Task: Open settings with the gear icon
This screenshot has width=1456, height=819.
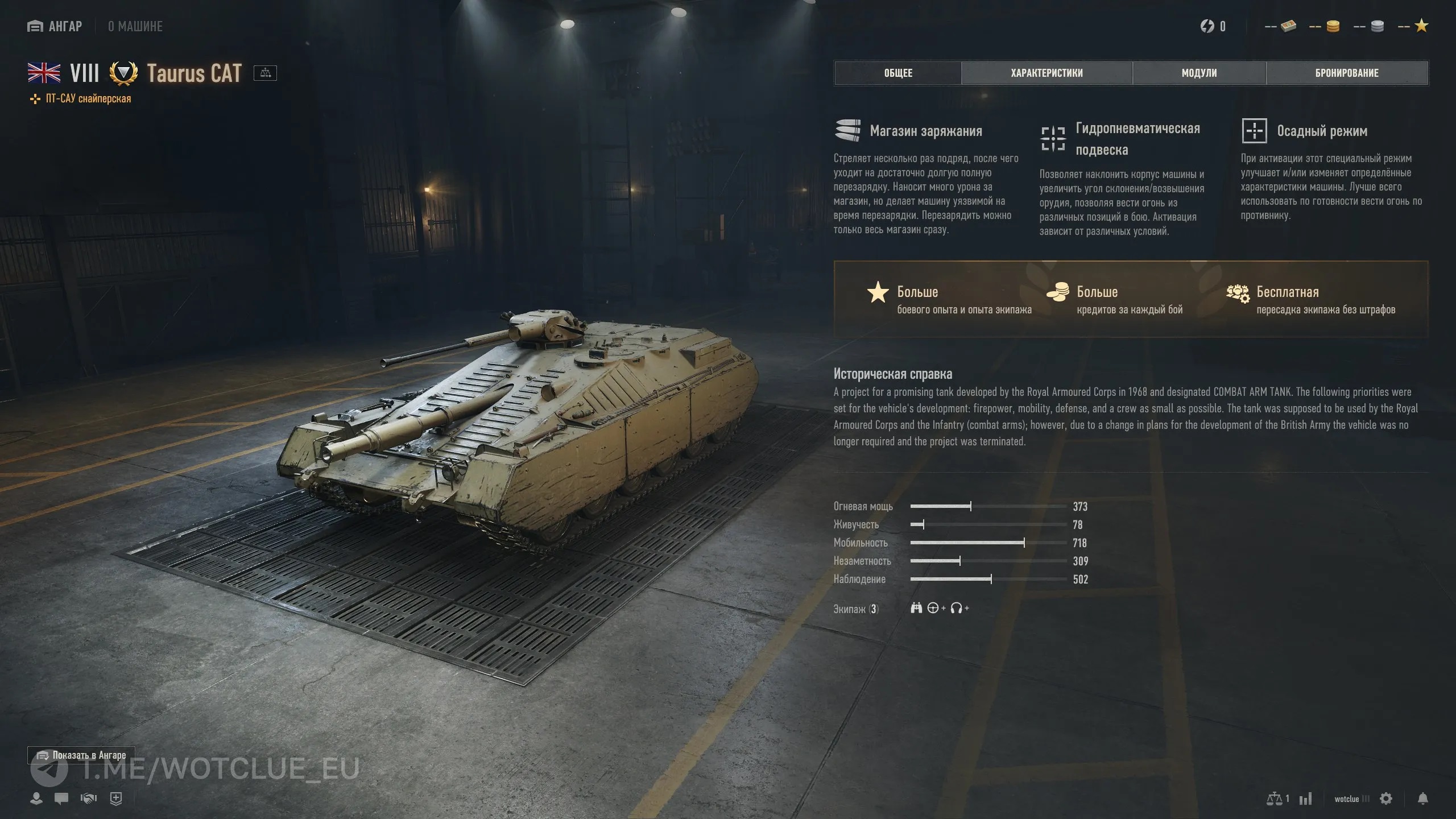Action: (1386, 799)
